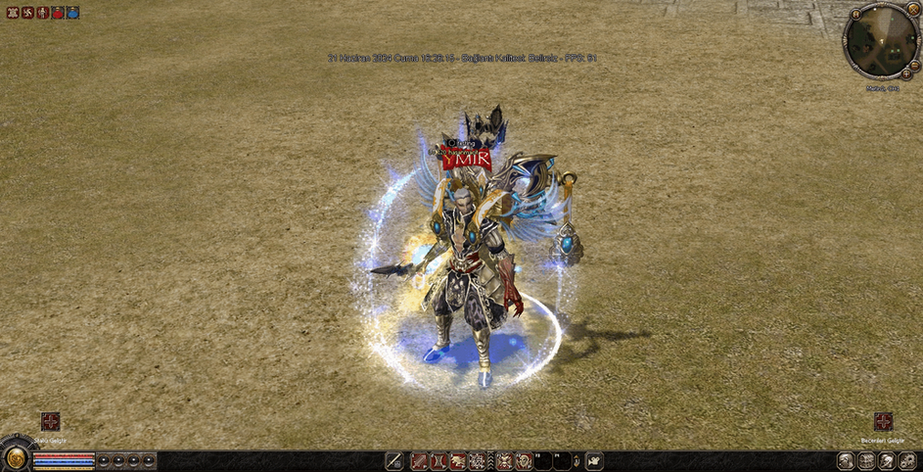
Task: Open the character head icon in the taskbar
Action: point(846,461)
